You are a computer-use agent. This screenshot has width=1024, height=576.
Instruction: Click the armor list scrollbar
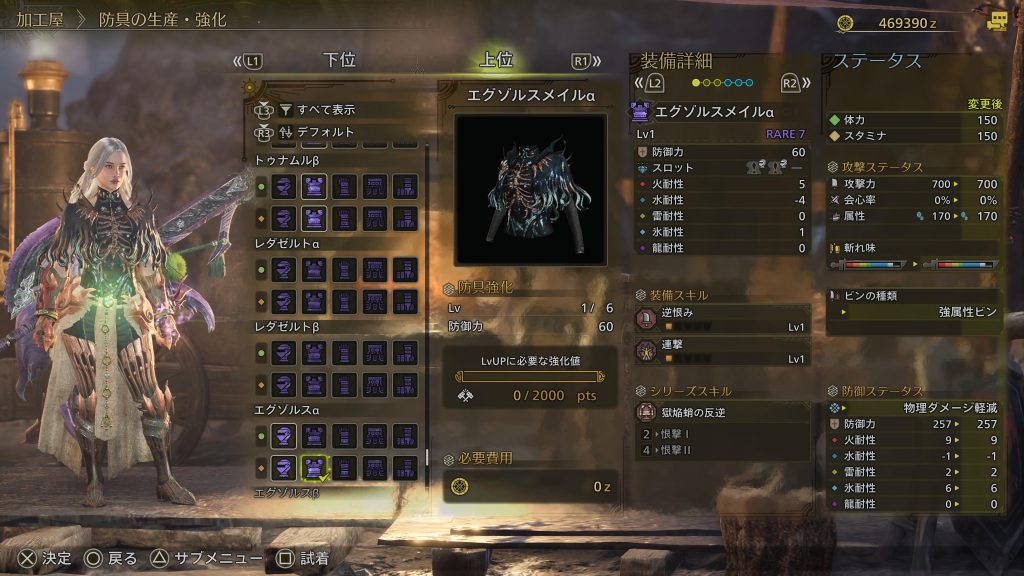pyautogui.click(x=428, y=300)
